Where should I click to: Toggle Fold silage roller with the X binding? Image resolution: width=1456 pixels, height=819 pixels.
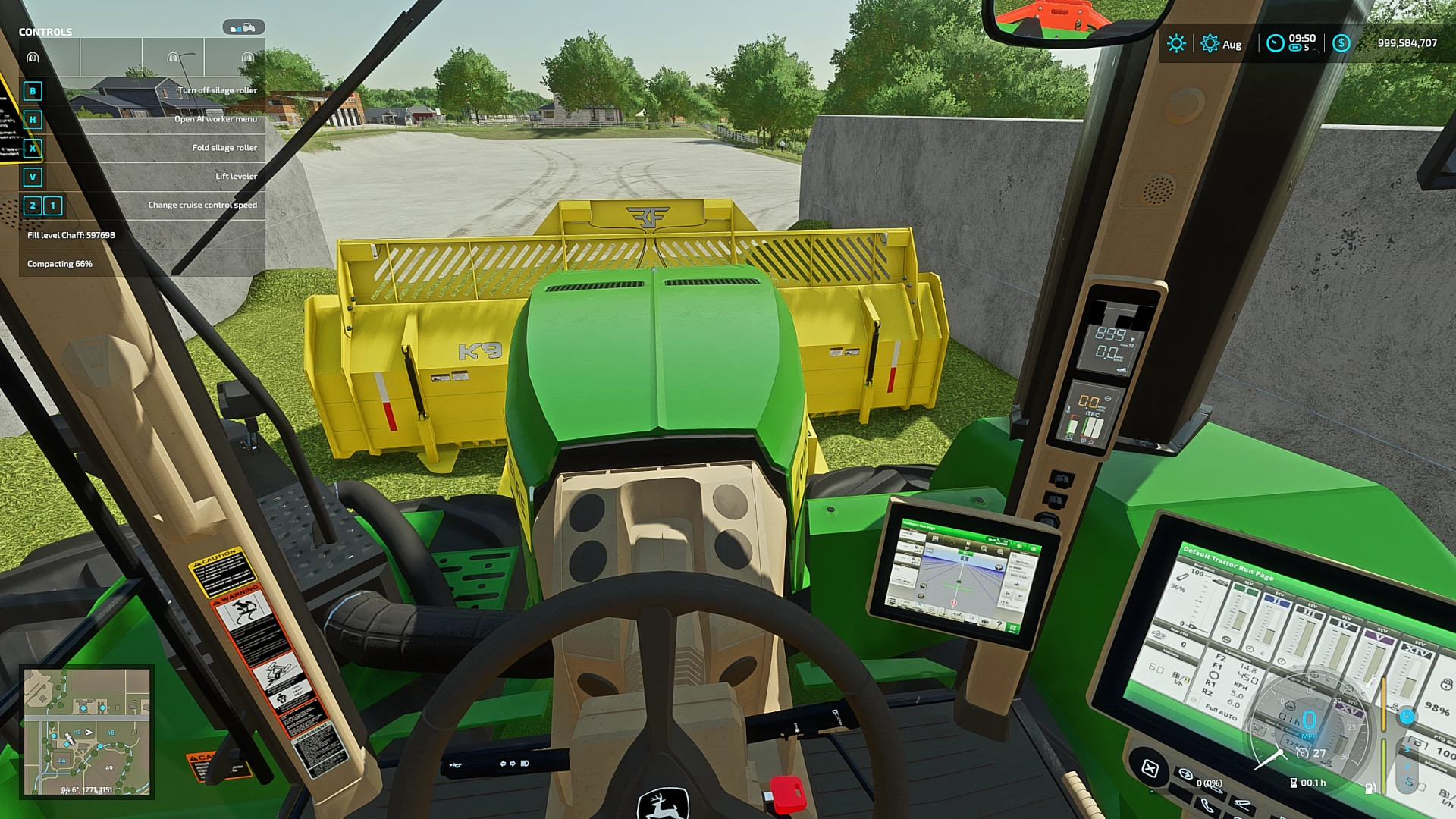click(x=33, y=149)
